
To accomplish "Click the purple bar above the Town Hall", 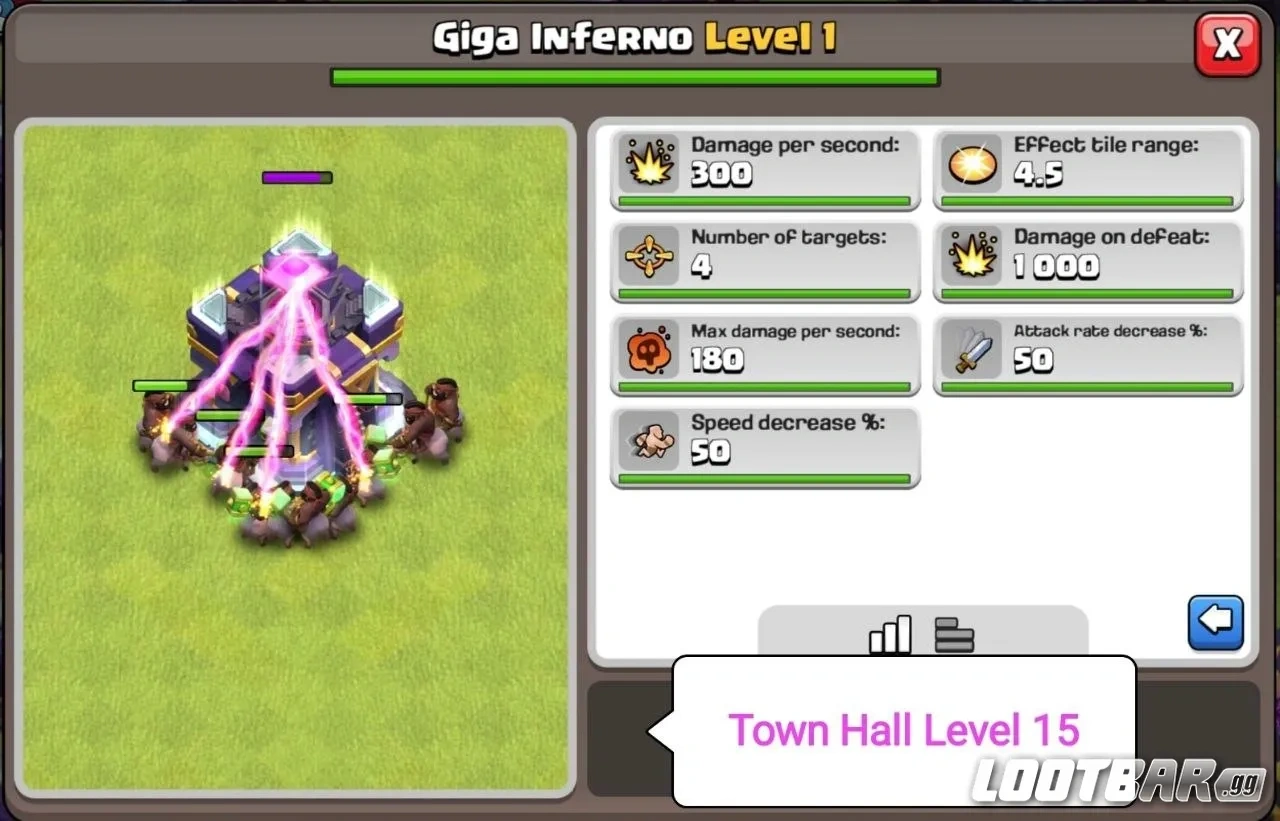I will pyautogui.click(x=296, y=177).
